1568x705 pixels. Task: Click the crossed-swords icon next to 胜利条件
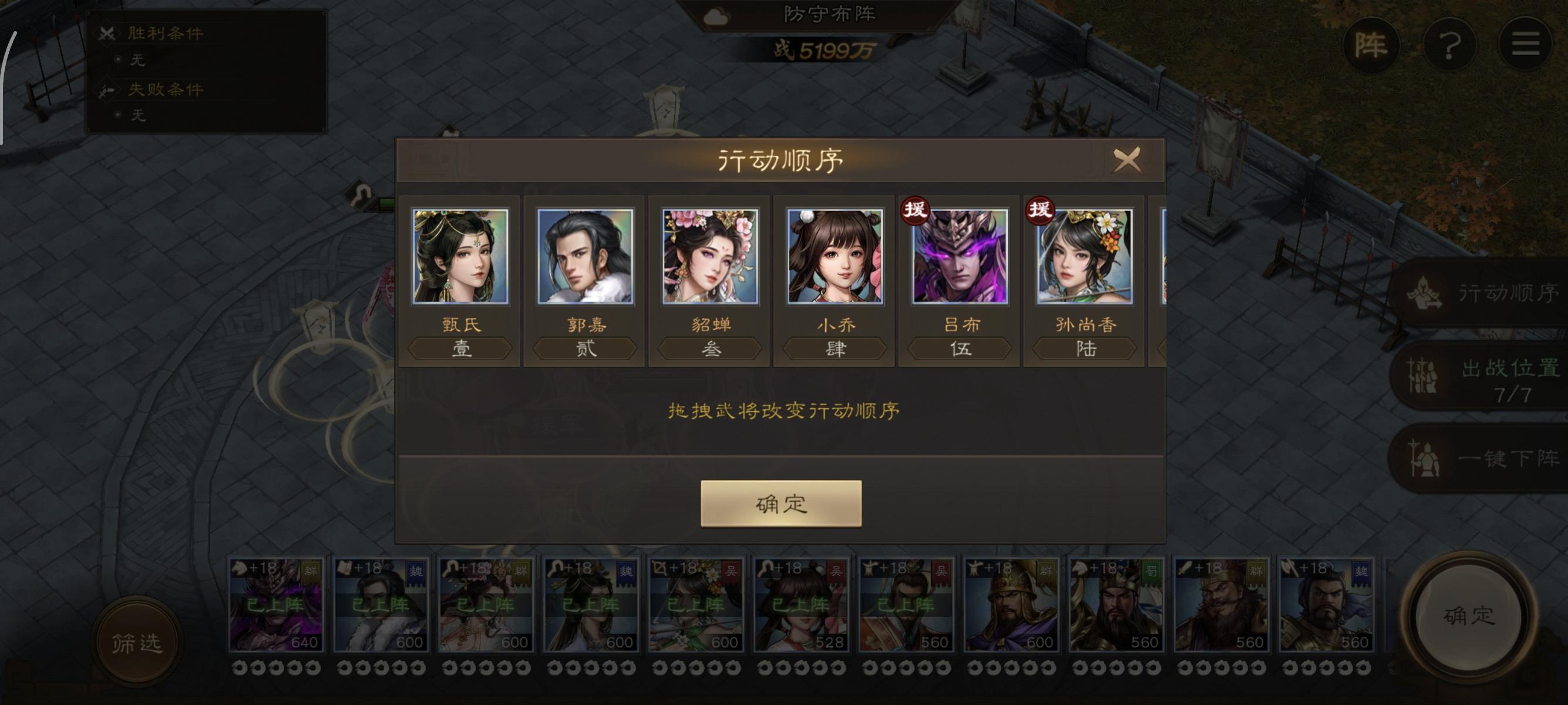(x=107, y=35)
